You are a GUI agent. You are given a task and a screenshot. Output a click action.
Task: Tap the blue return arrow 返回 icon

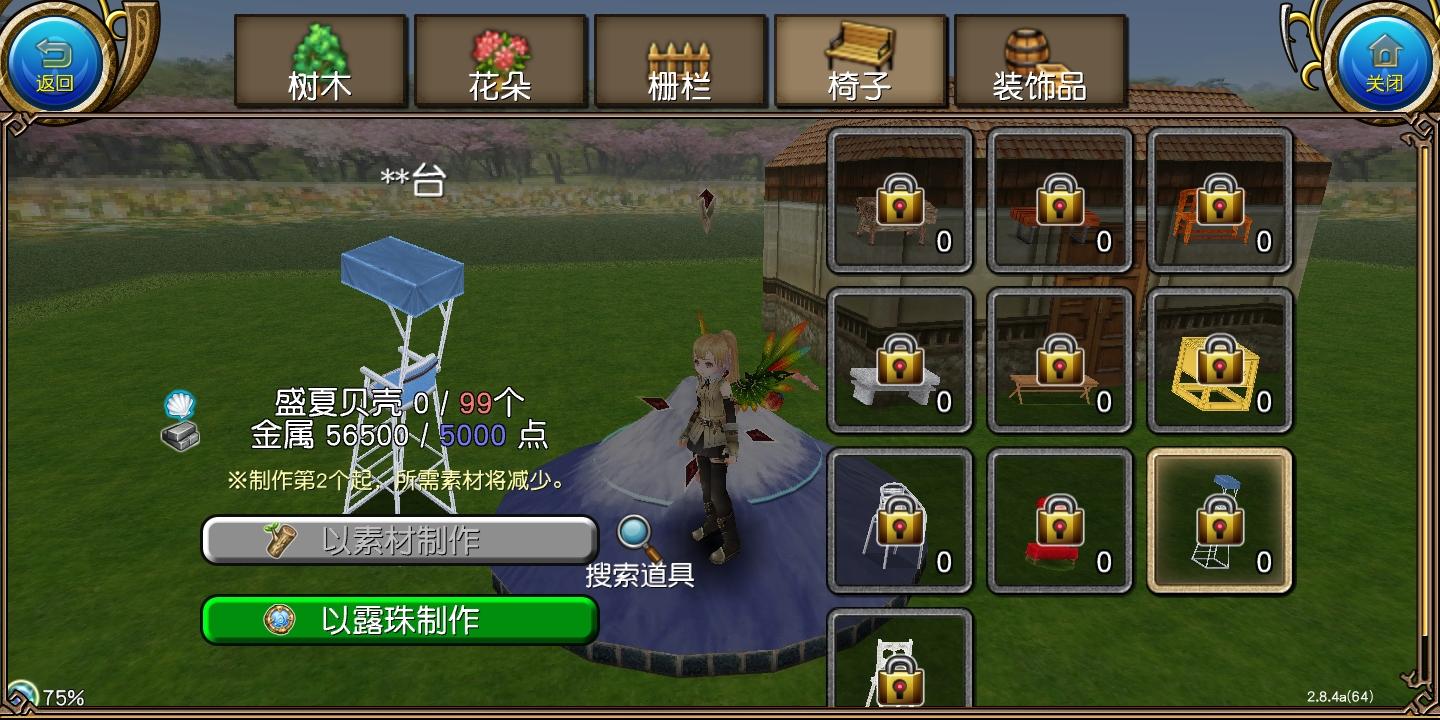pyautogui.click(x=57, y=57)
